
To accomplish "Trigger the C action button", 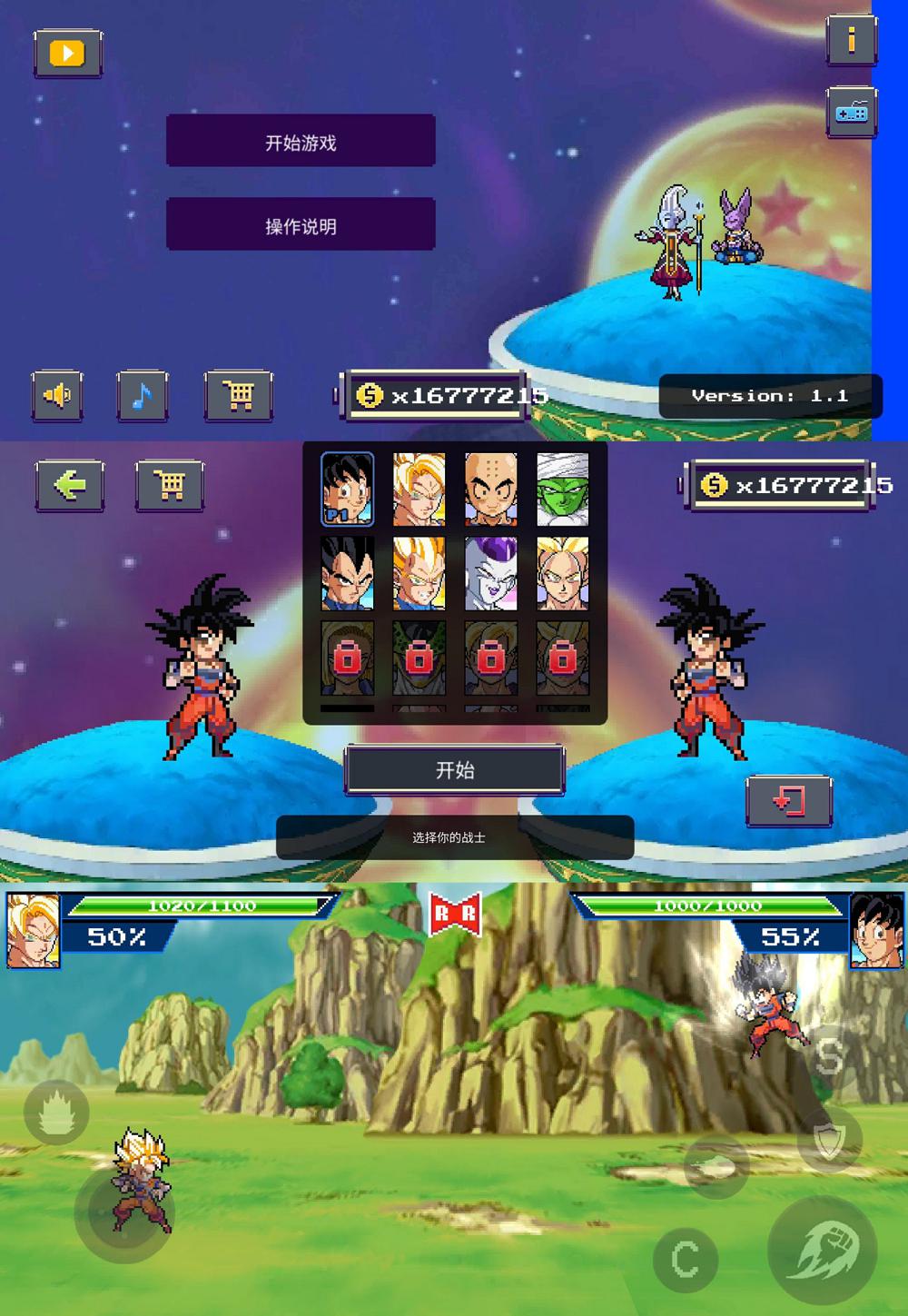I will 685,1259.
